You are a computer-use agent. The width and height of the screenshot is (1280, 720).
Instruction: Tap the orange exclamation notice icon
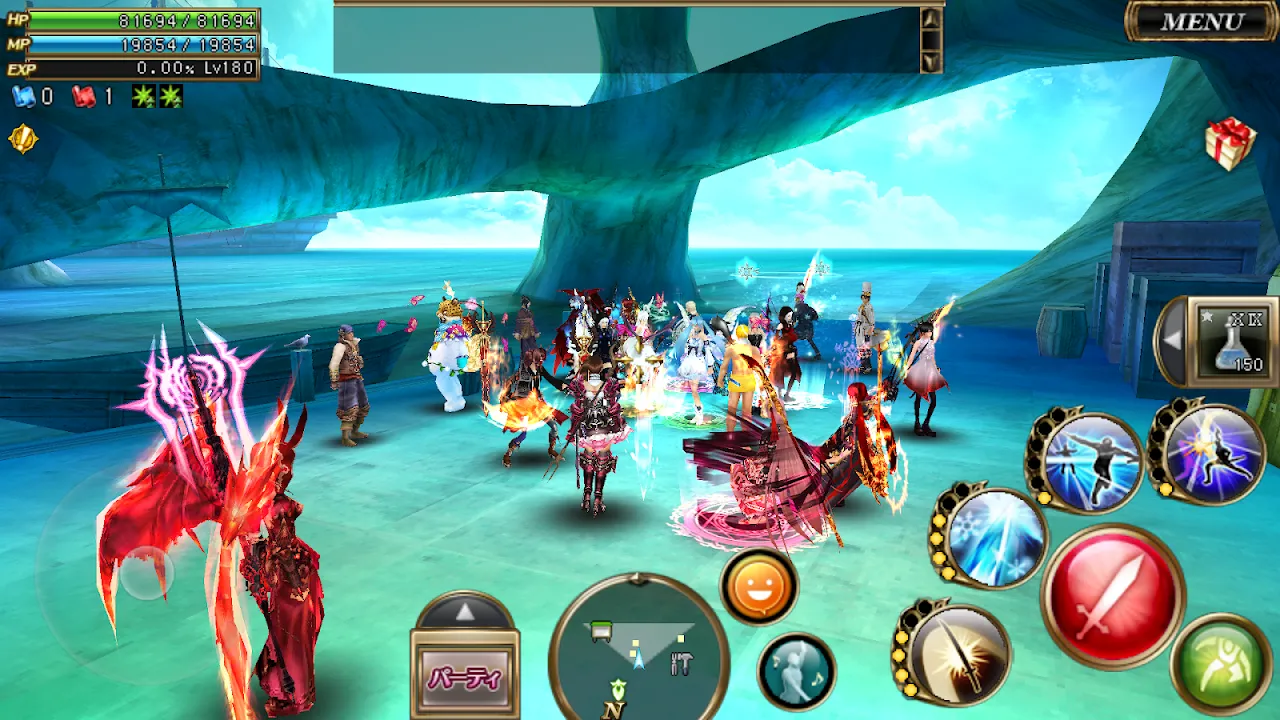[x=22, y=139]
